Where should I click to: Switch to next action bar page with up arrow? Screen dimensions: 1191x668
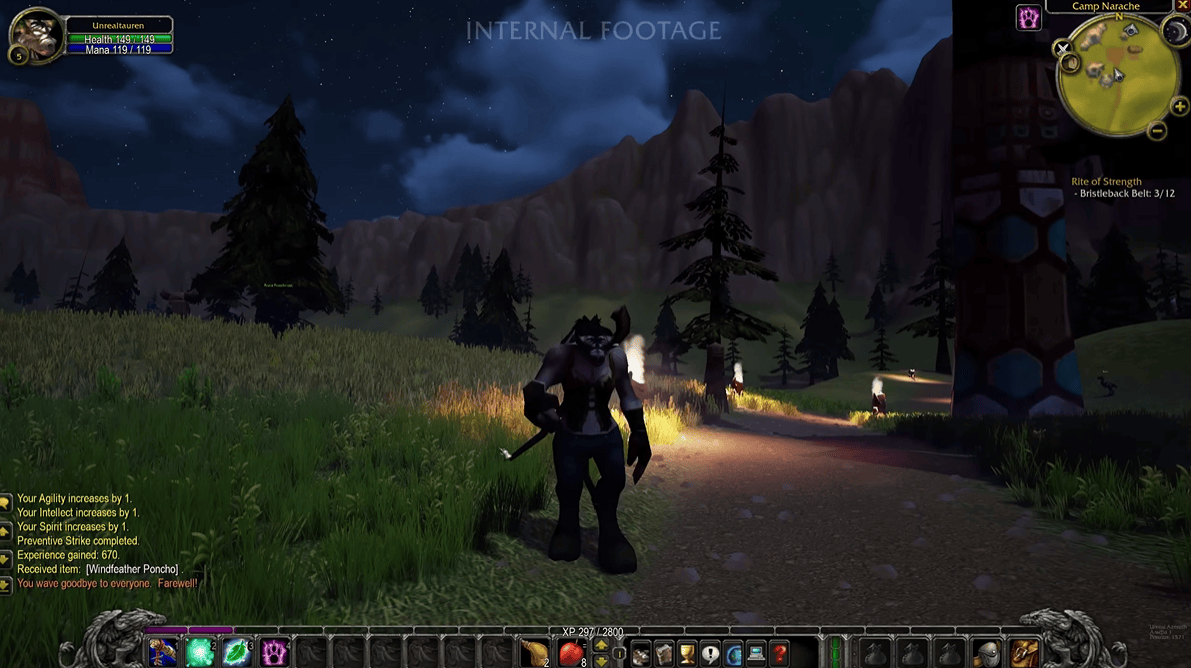600,646
